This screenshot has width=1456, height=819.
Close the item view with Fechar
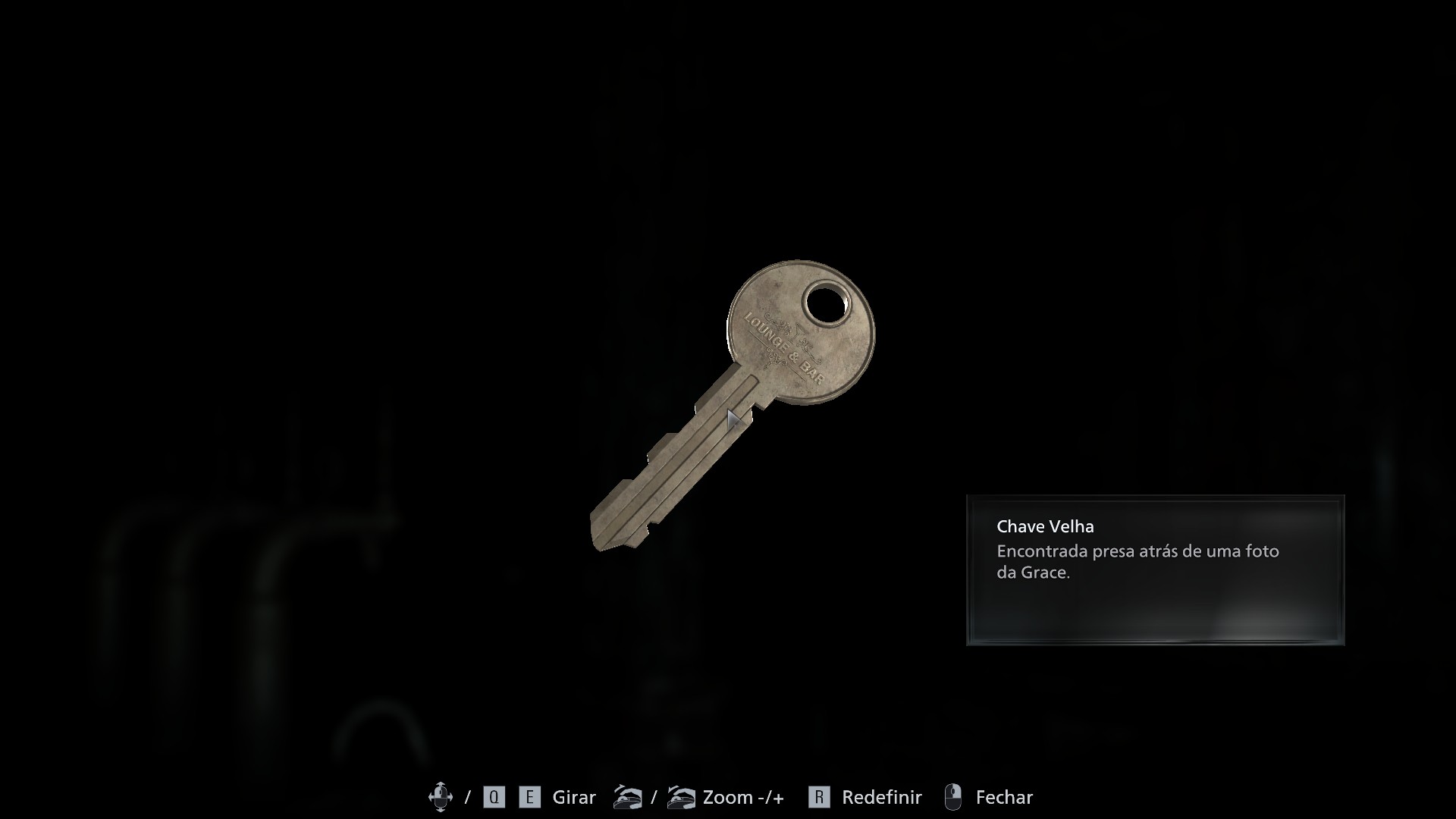point(1003,797)
